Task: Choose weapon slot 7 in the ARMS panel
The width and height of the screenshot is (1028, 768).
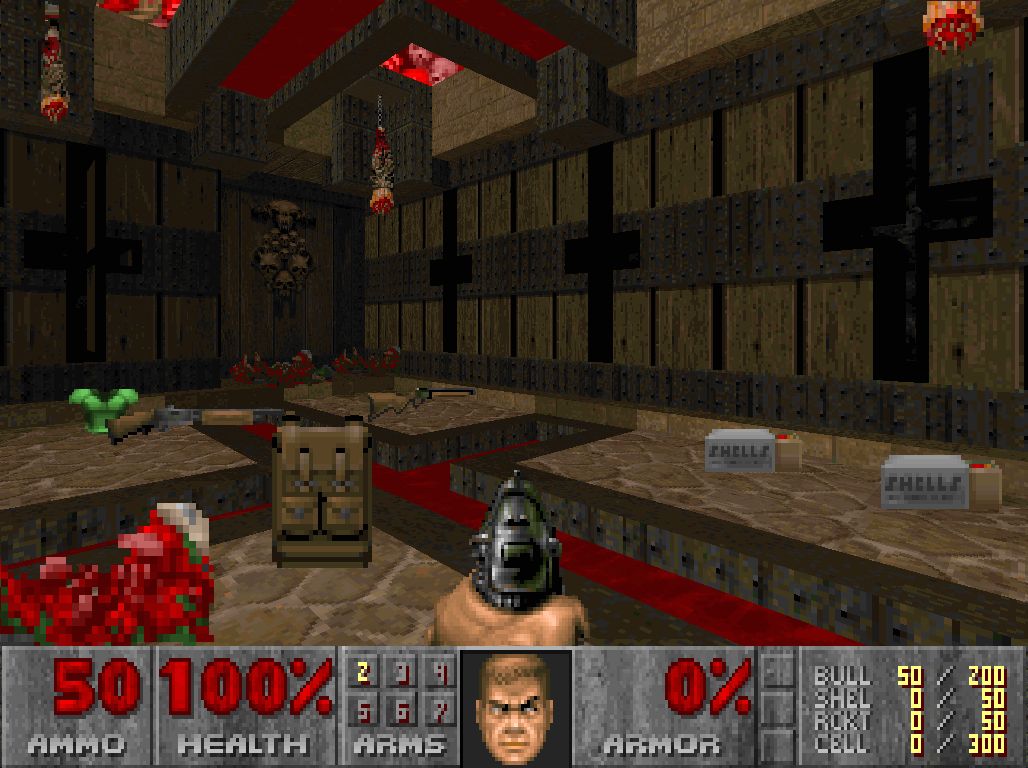Action: click(x=440, y=711)
